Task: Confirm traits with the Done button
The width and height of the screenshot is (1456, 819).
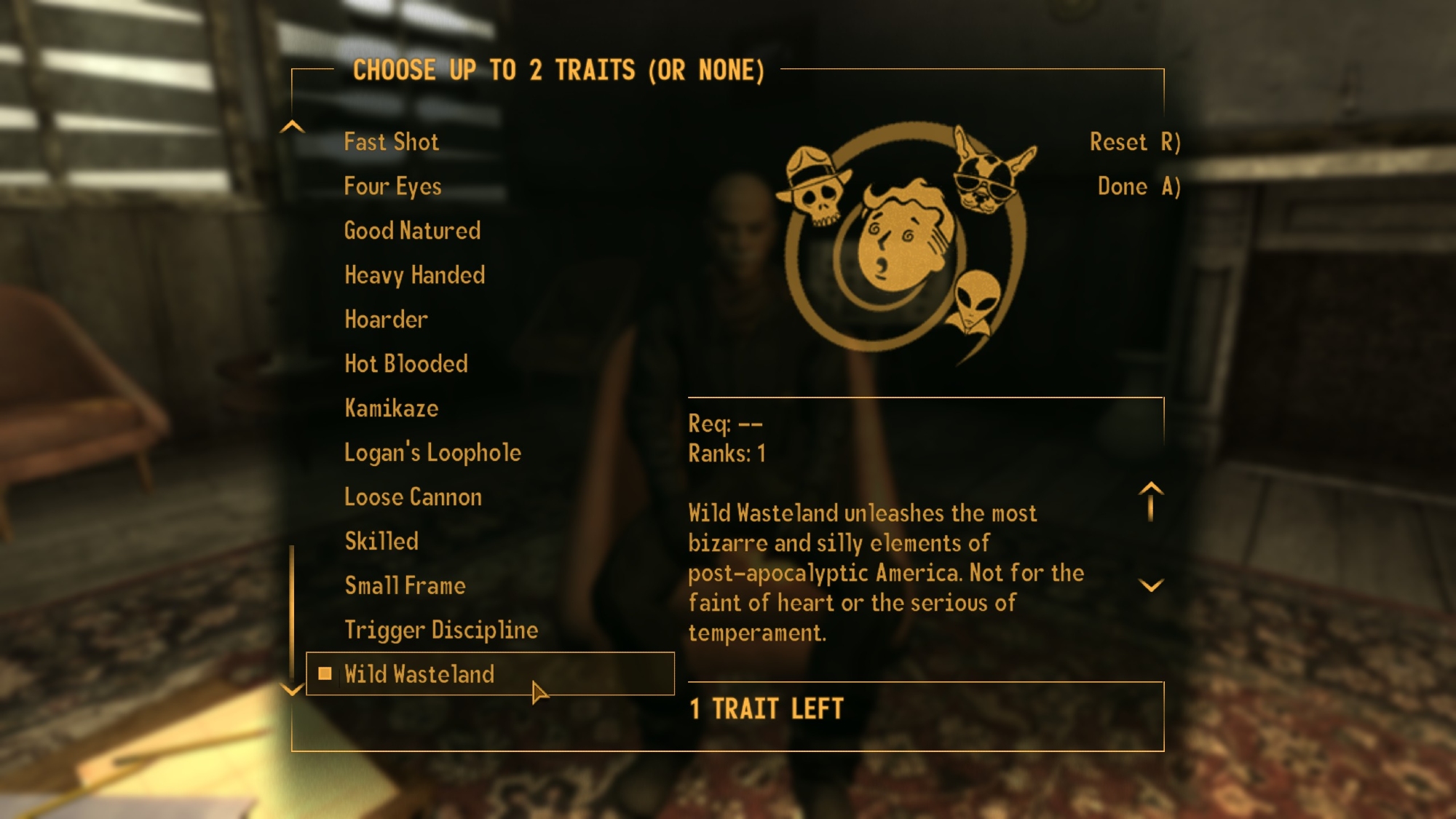Action: tap(1138, 186)
